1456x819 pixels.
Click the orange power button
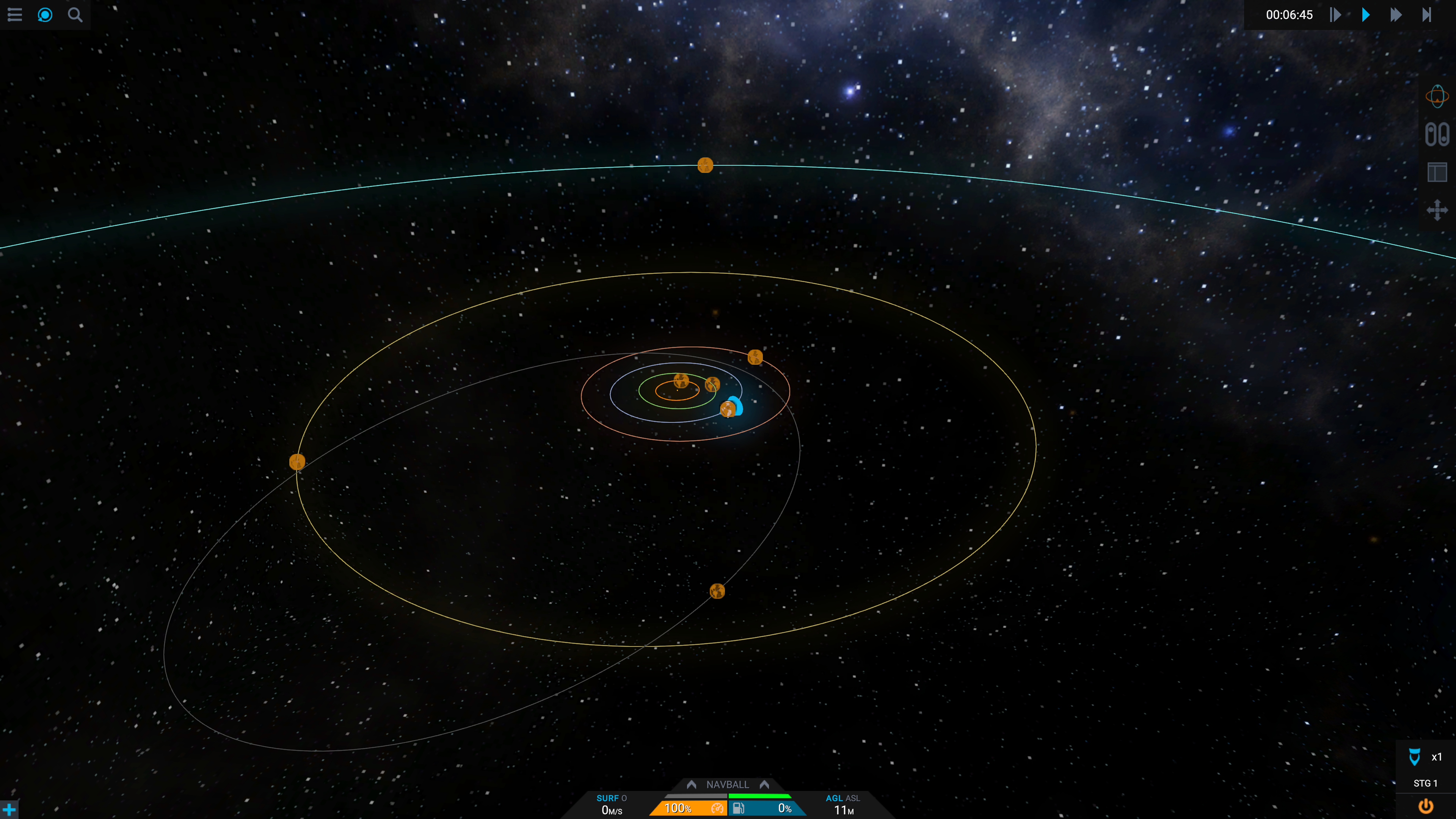coord(1426,806)
